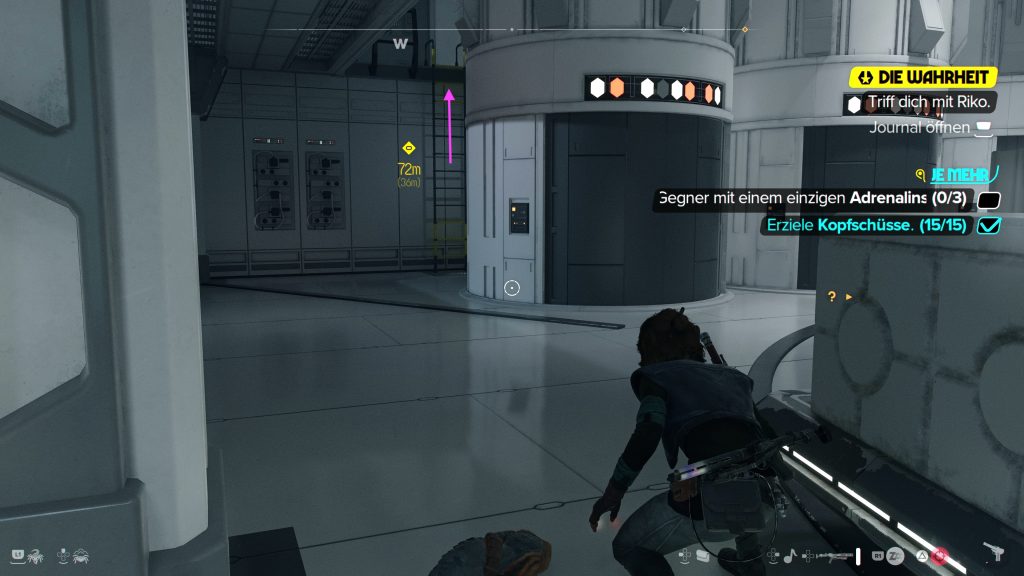Select the 'JE MEHR' challenge header
Viewport: 1024px width, 576px height.
coord(960,174)
